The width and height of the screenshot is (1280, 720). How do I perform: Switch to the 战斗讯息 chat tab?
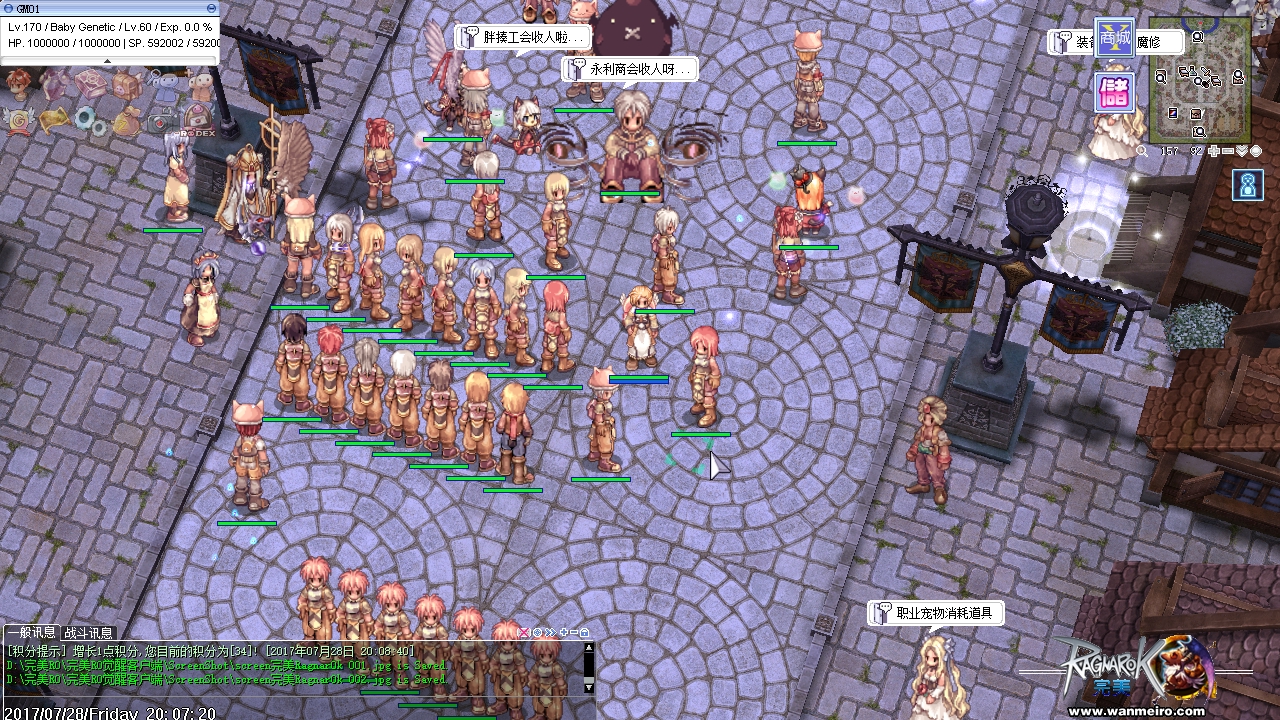(89, 633)
